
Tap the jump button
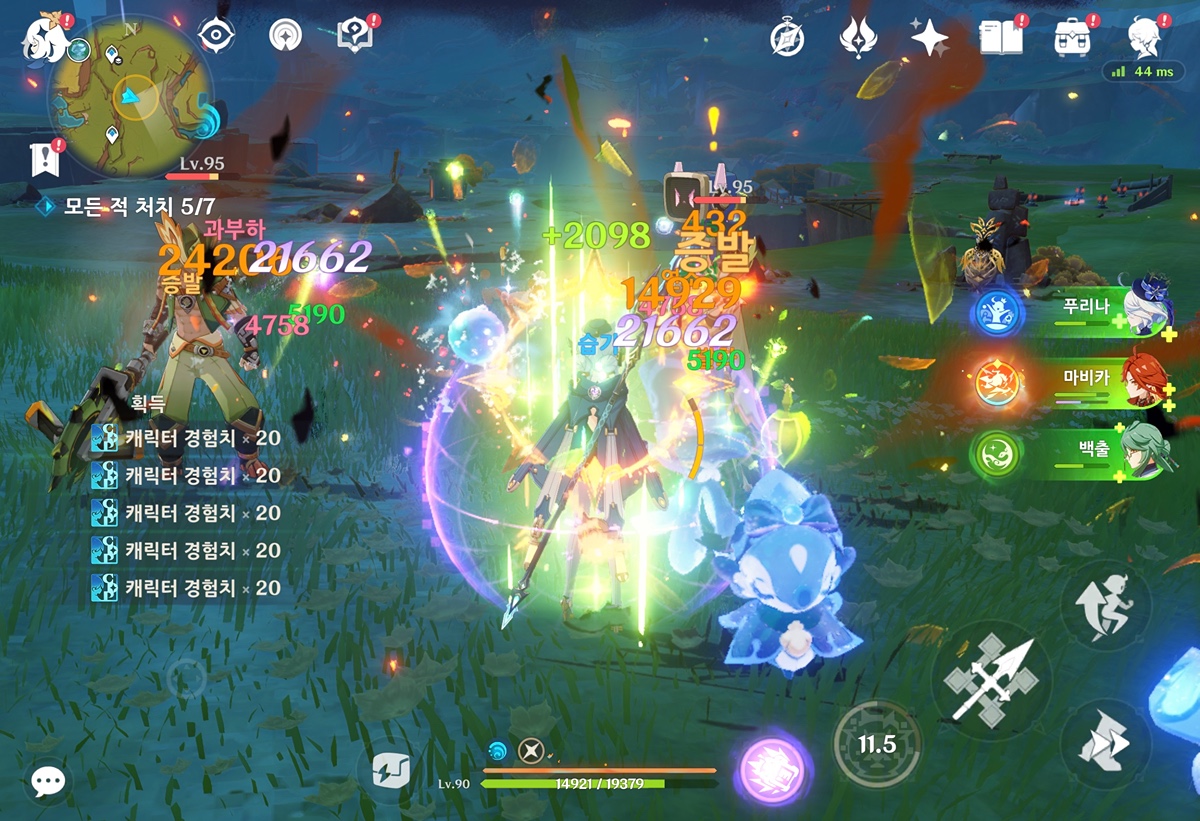click(1105, 605)
